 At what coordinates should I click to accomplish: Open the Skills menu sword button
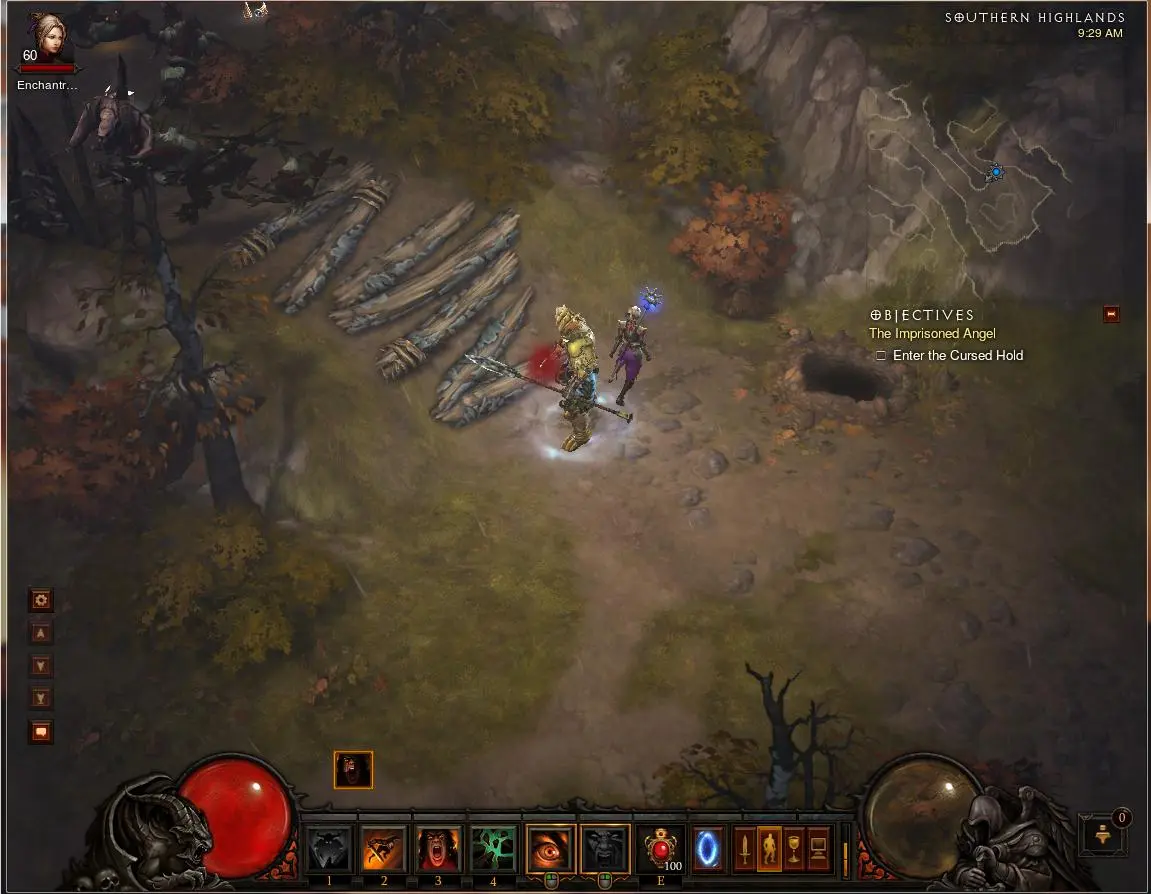(745, 849)
